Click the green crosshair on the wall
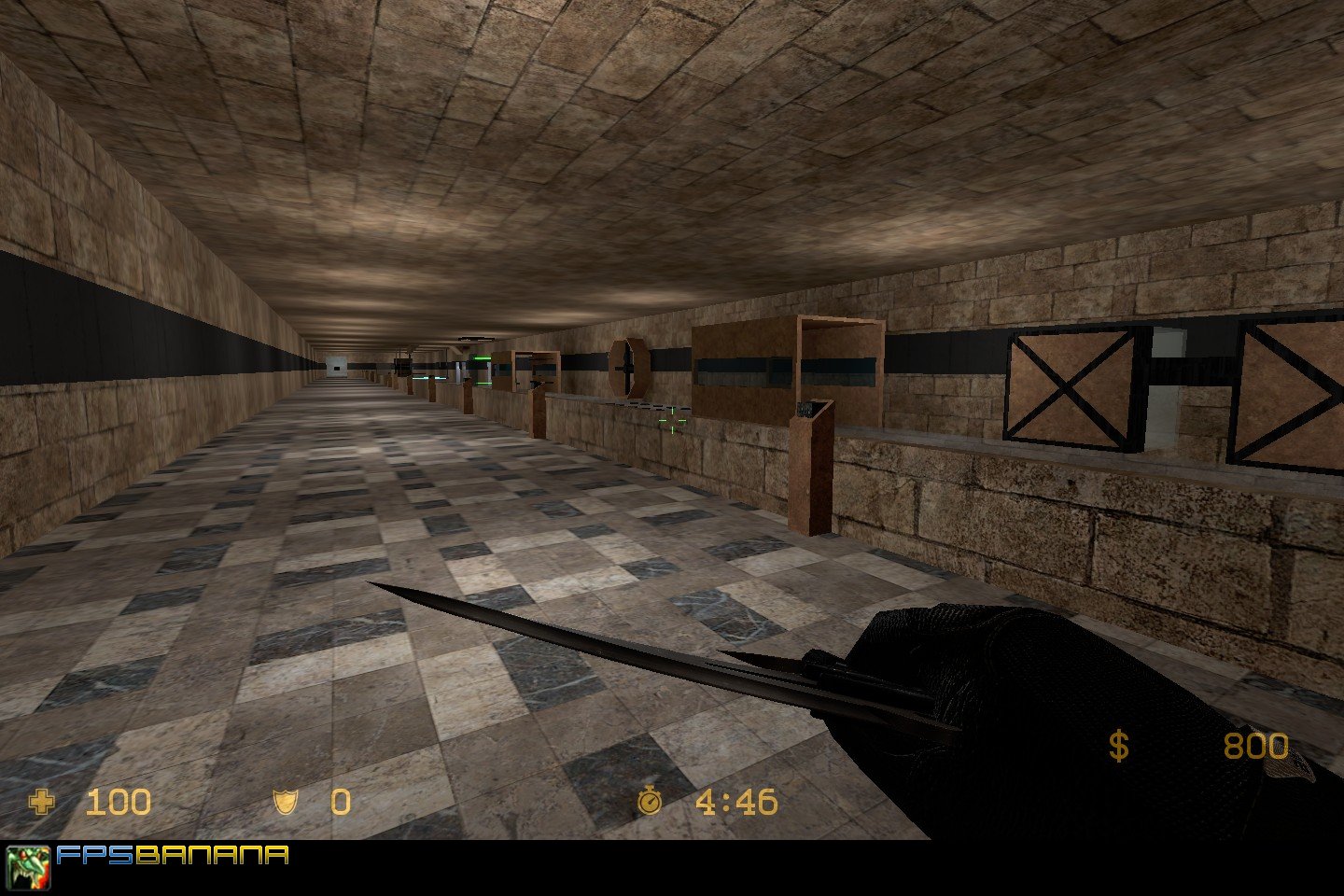Viewport: 1344px width, 896px height. (672, 420)
